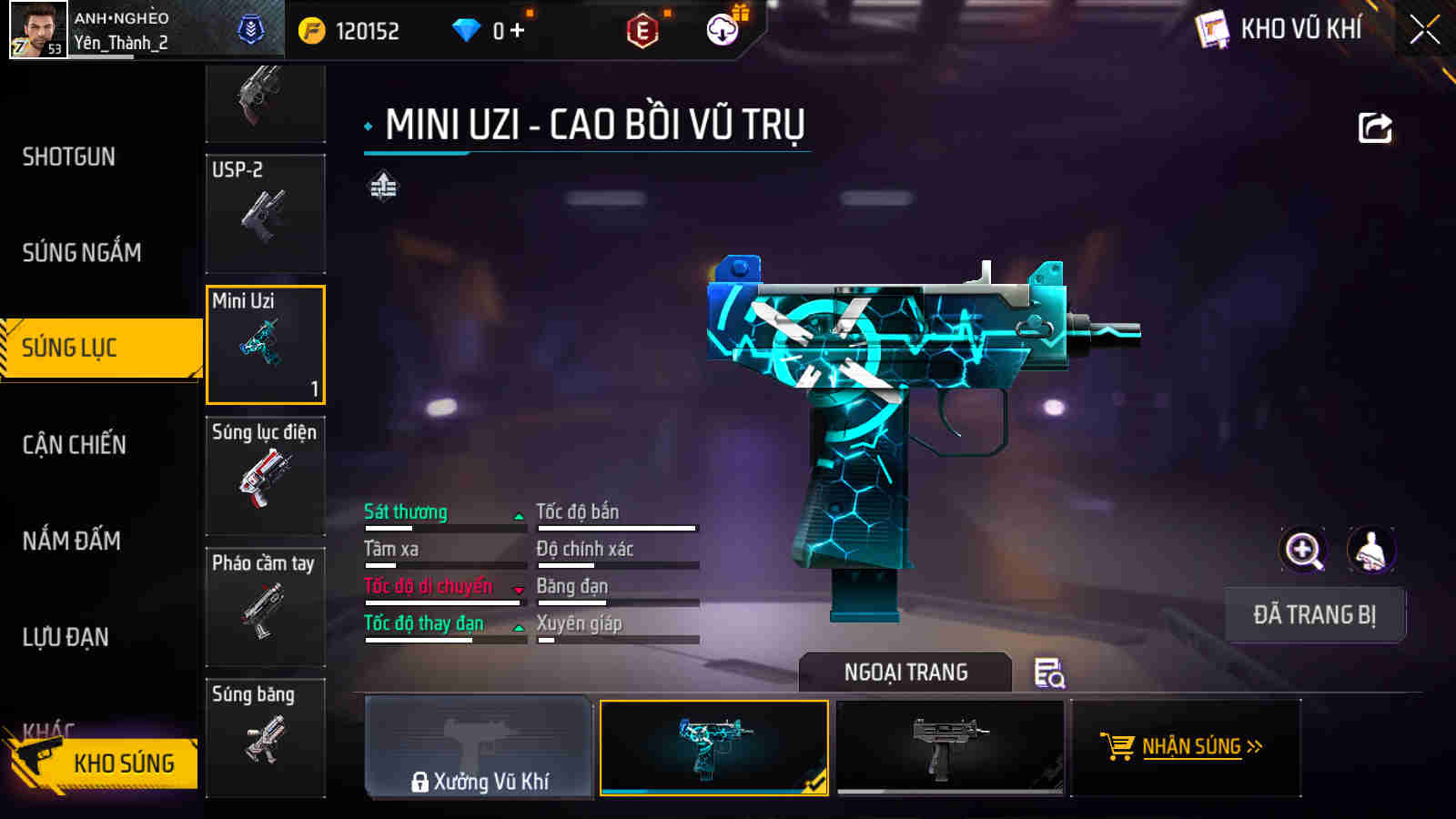Show the character preview with weapon

pos(1370,550)
